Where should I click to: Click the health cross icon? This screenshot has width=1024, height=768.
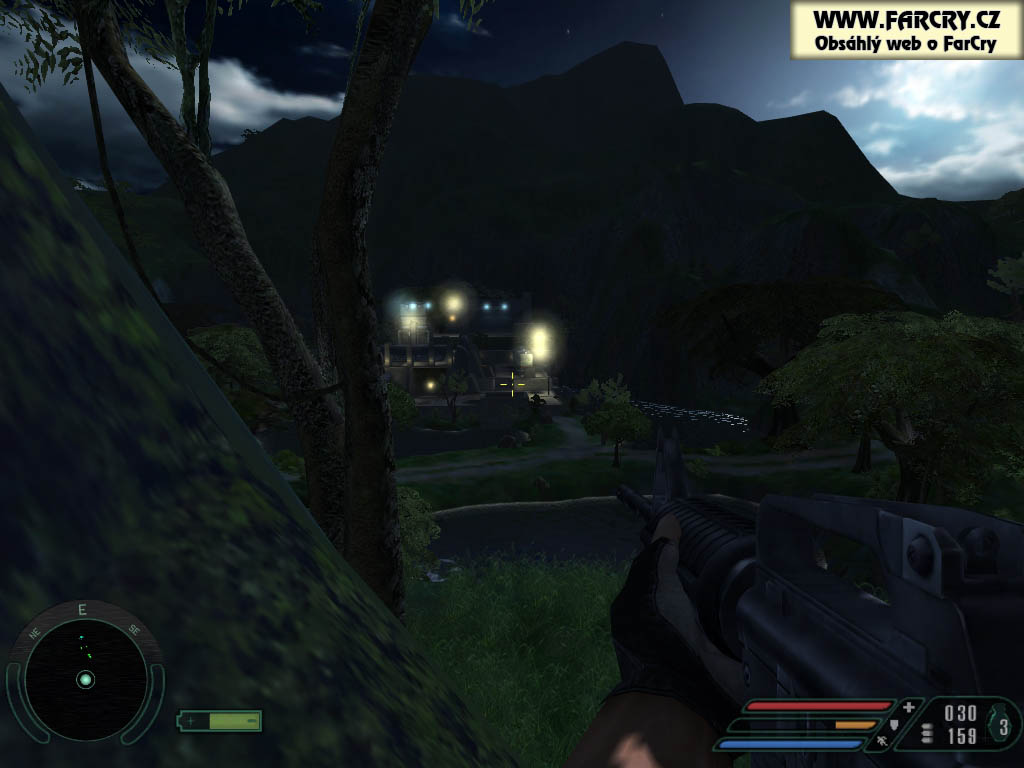[908, 707]
